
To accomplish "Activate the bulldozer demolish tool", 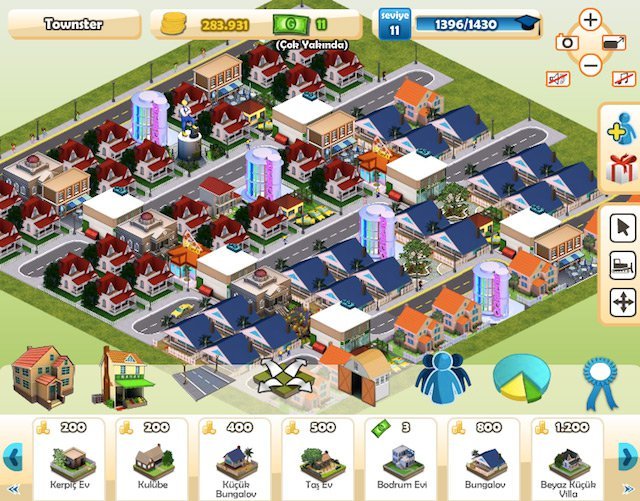I will pos(622,265).
